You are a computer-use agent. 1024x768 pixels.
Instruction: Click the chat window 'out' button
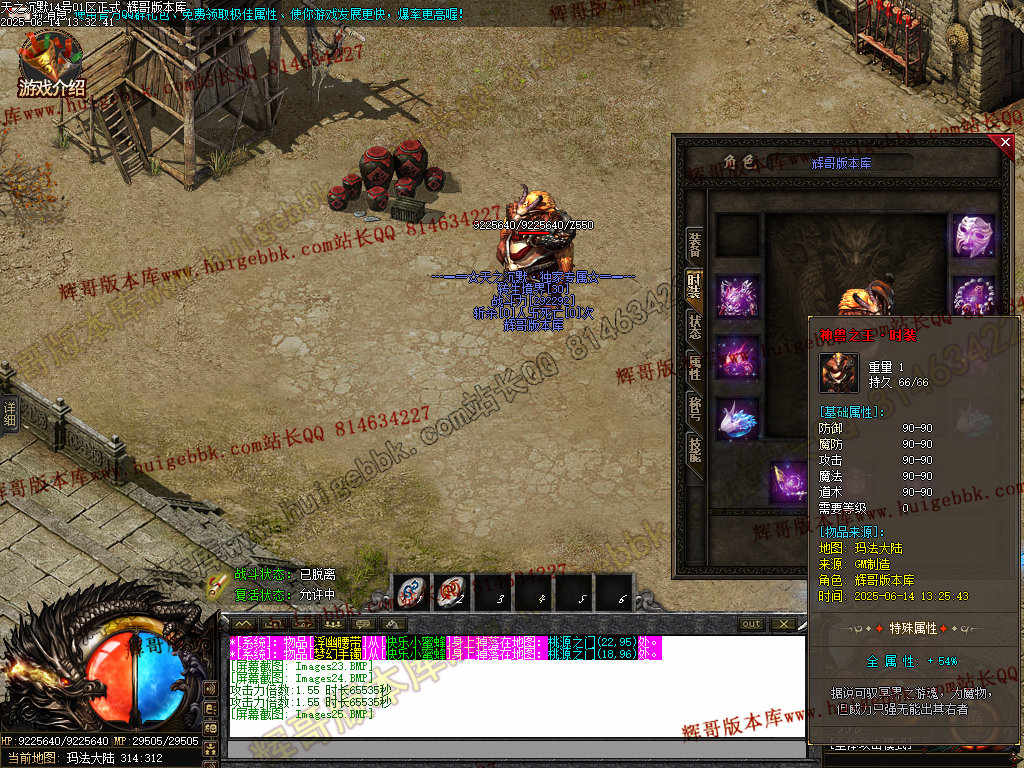(751, 624)
